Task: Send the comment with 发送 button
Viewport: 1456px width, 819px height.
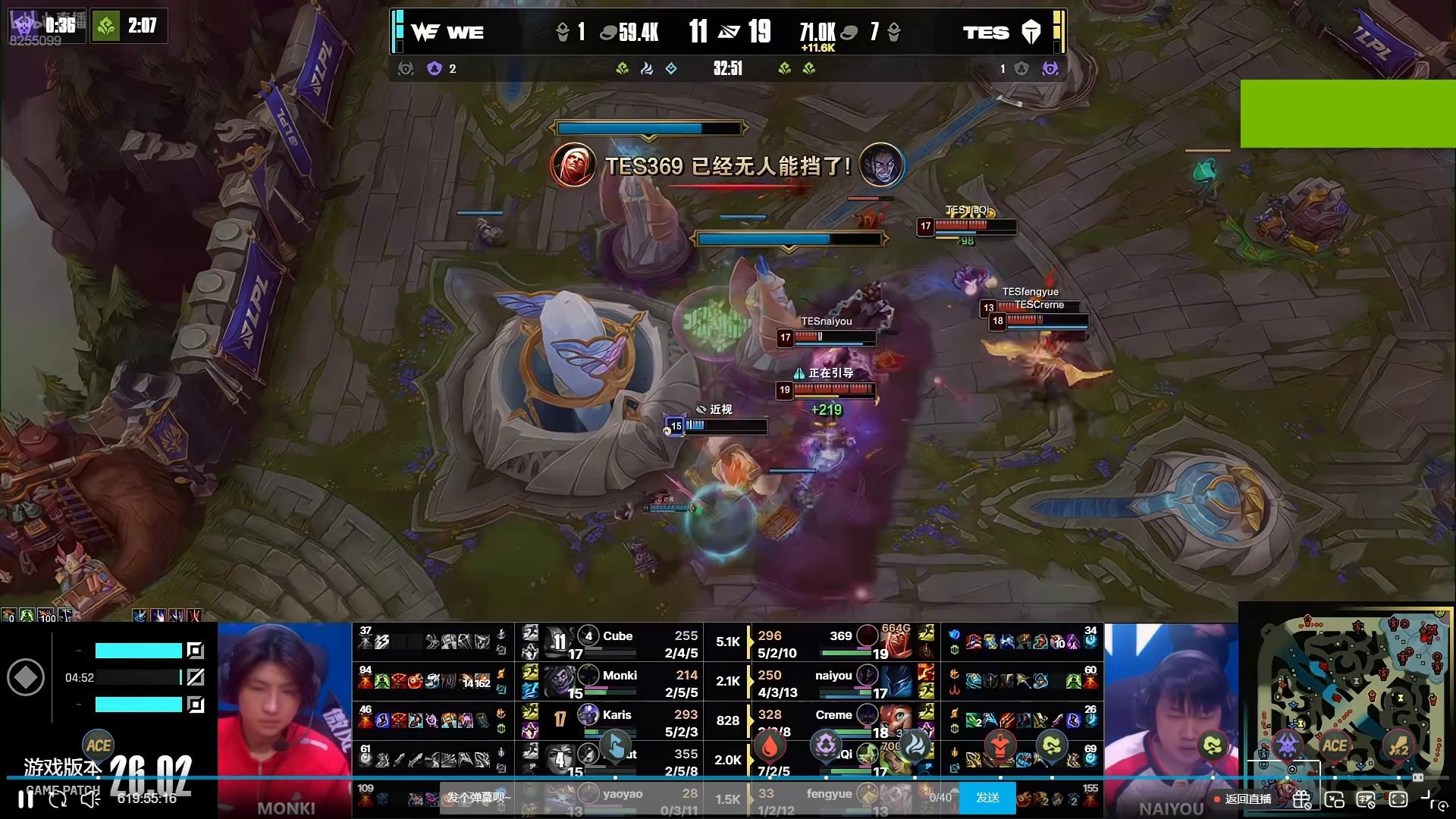Action: pos(987,798)
